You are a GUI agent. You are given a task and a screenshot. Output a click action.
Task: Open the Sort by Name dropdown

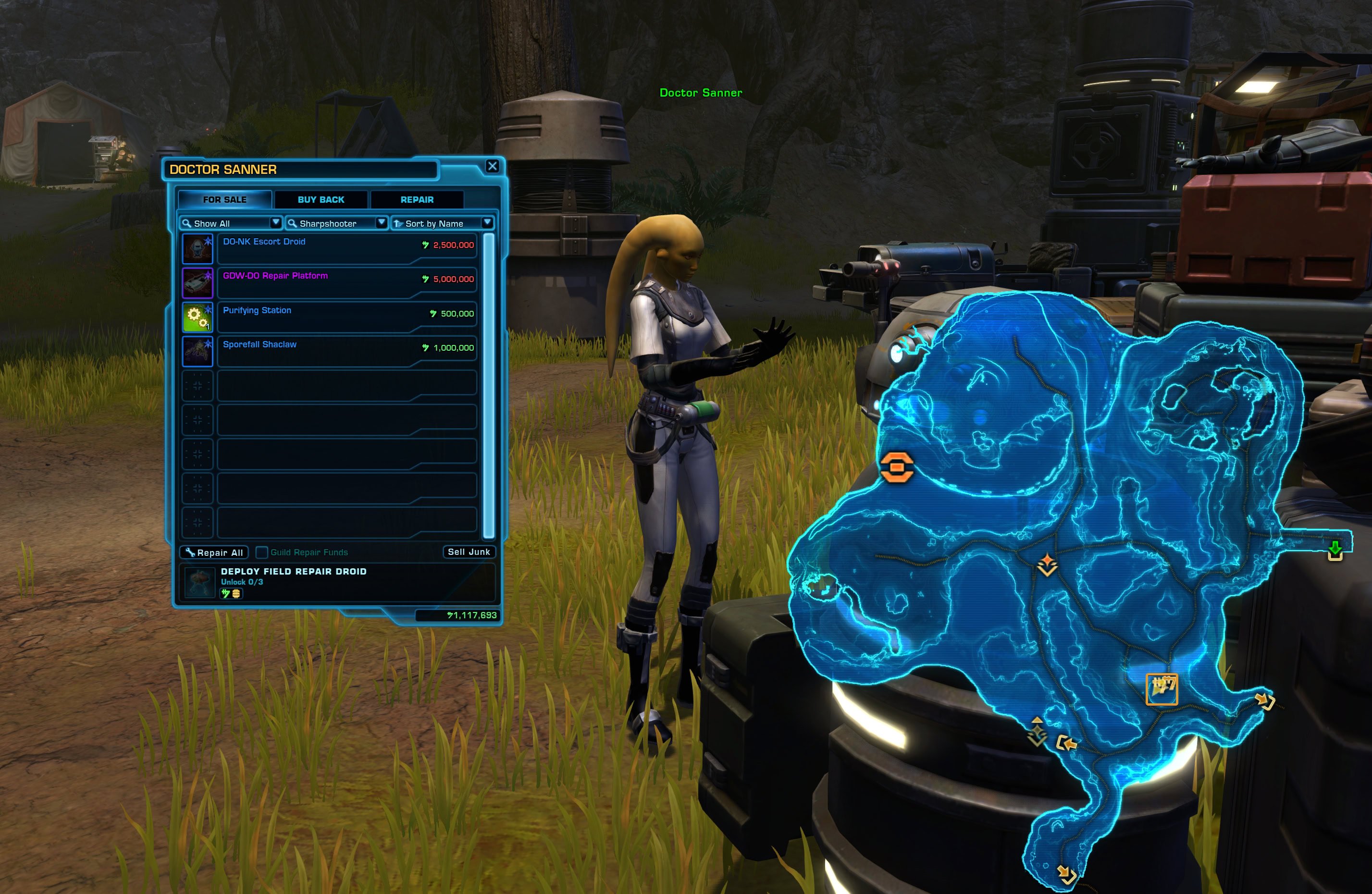click(442, 223)
